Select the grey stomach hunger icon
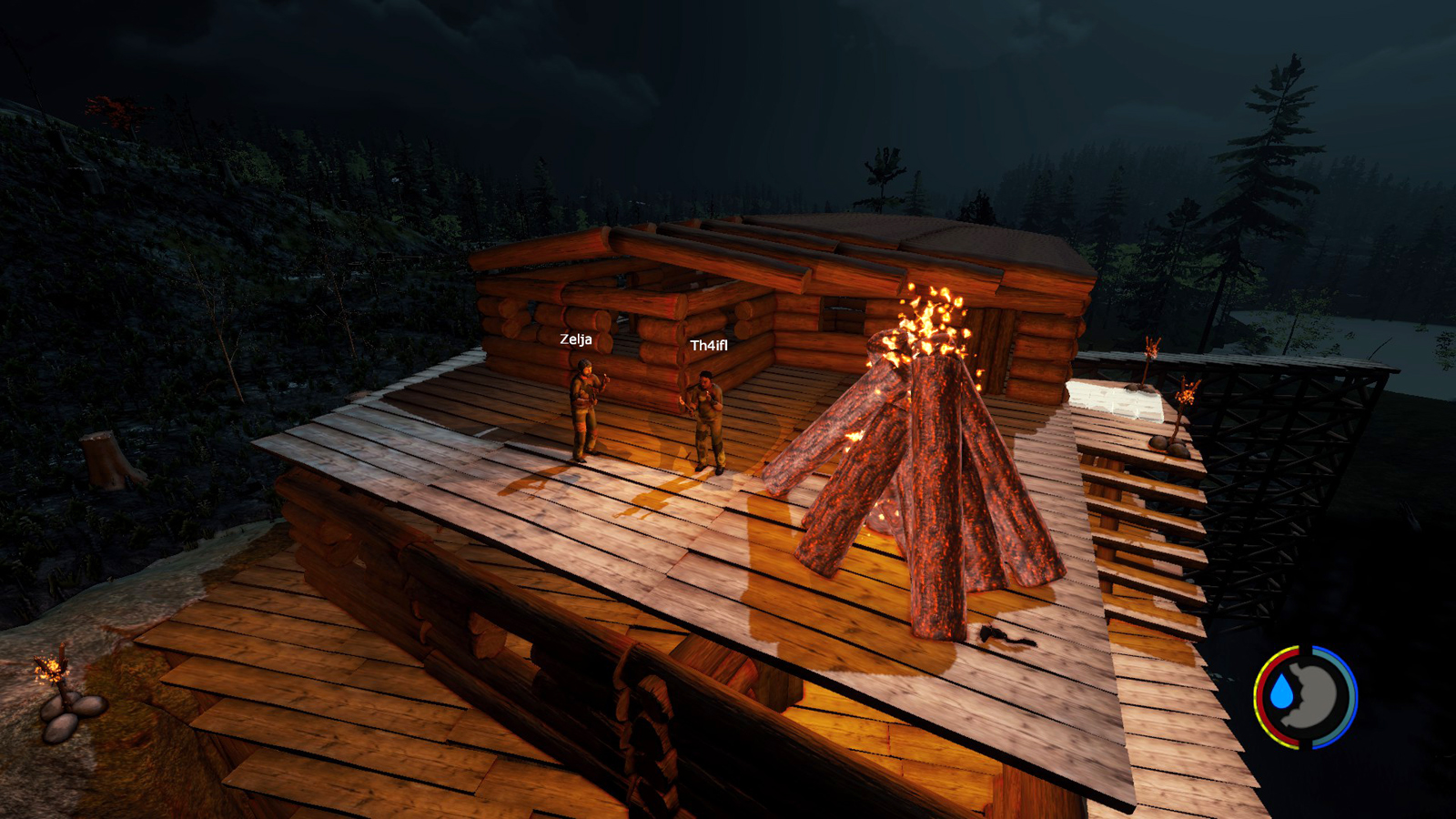1456x819 pixels. point(1316,697)
